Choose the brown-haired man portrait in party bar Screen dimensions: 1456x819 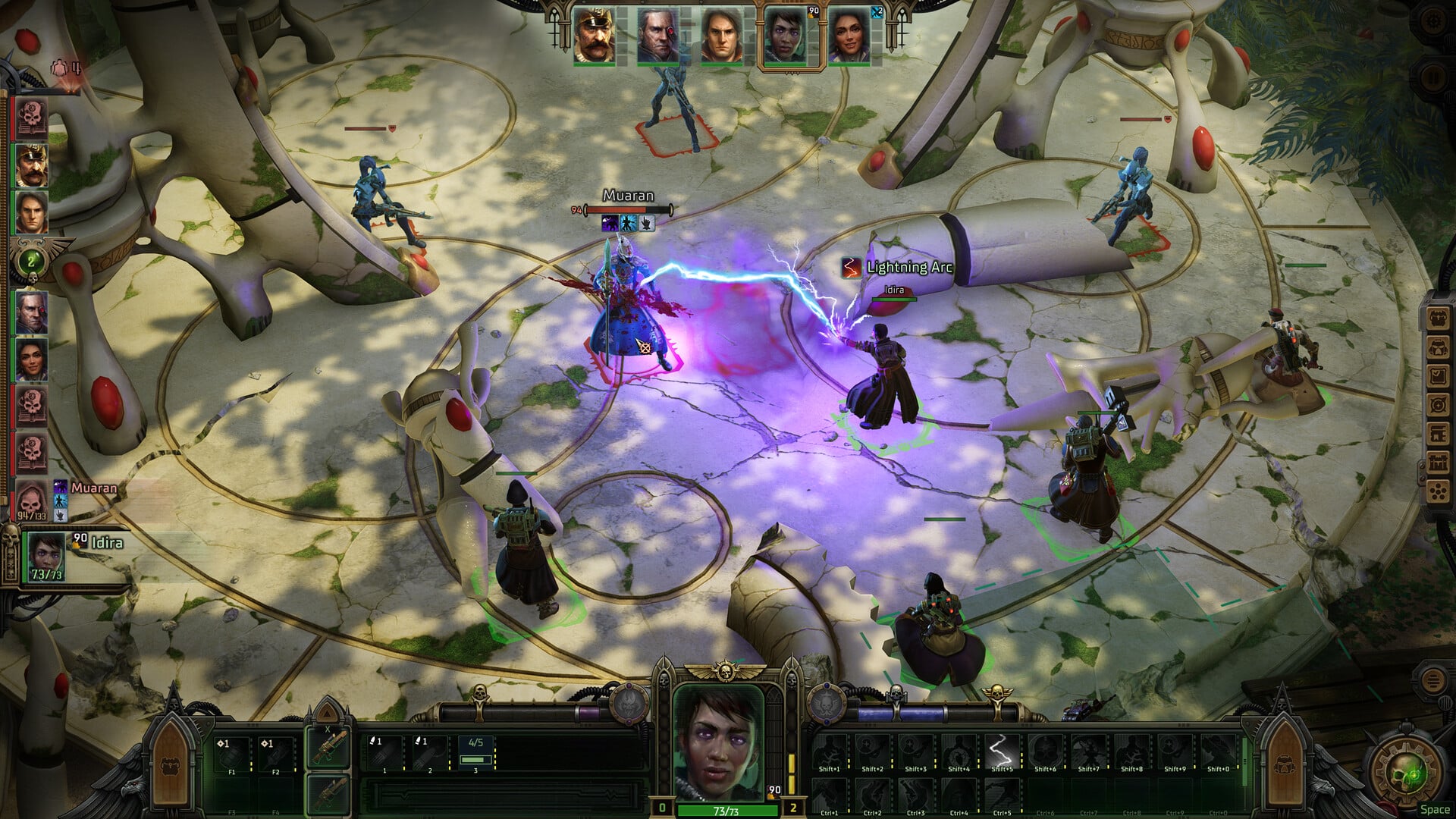point(720,36)
